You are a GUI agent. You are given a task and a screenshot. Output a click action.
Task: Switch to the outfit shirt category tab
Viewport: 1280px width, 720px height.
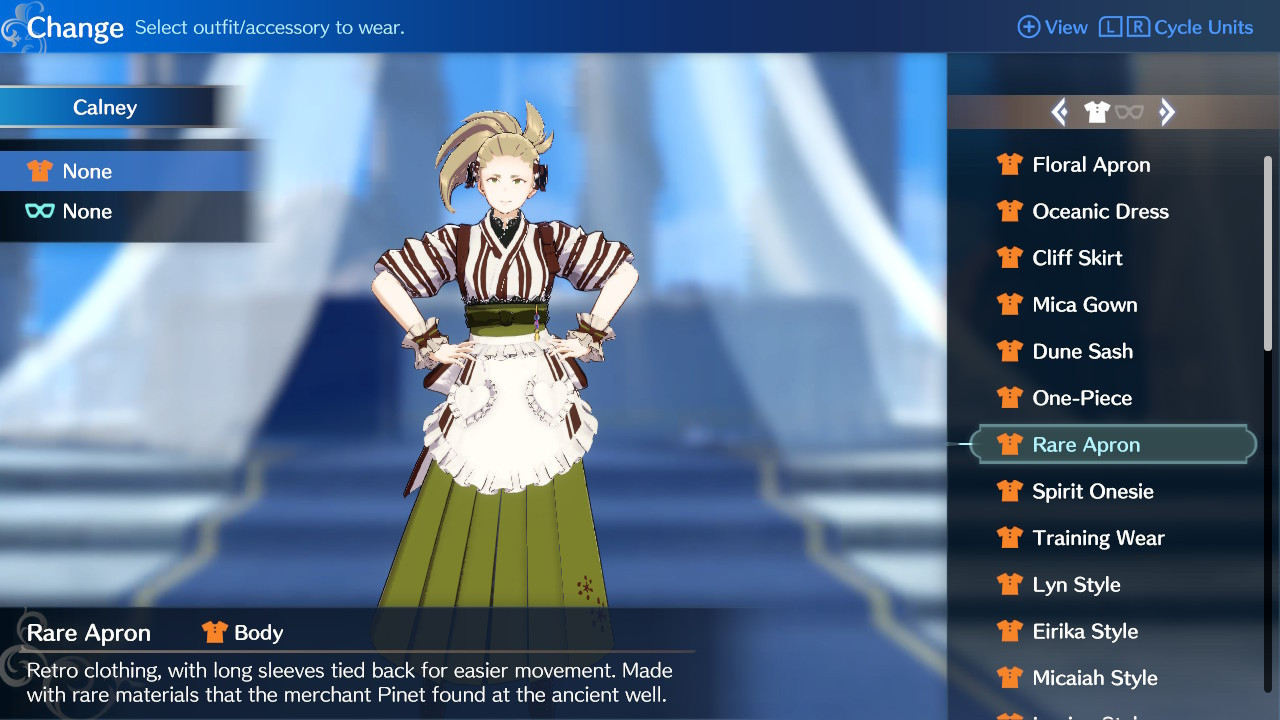point(1097,111)
